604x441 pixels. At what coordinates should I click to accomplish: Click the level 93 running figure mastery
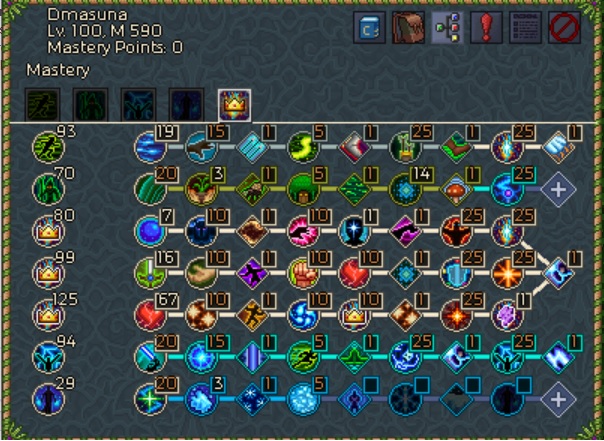(46, 145)
